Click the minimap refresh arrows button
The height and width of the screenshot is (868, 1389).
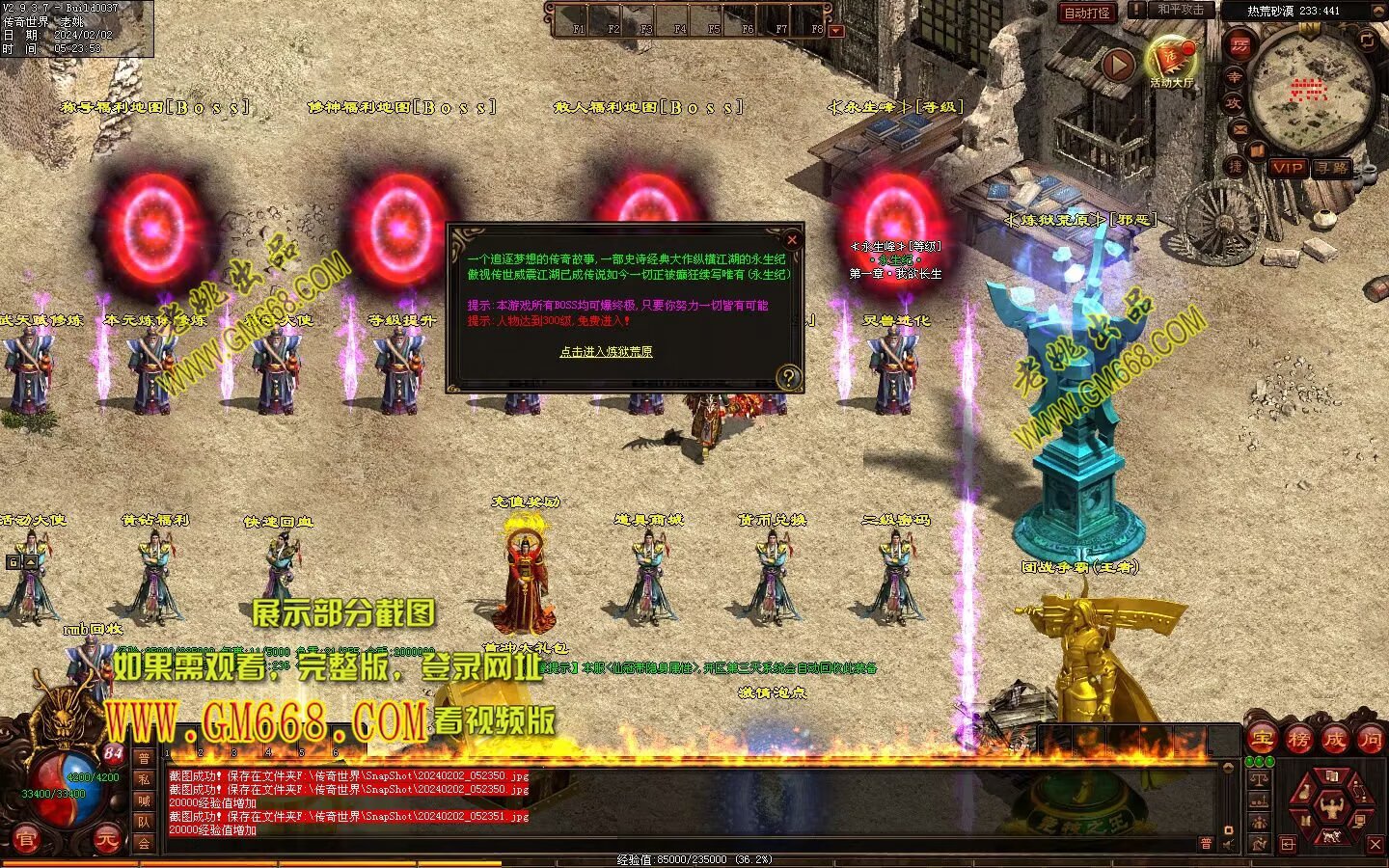(x=1367, y=40)
